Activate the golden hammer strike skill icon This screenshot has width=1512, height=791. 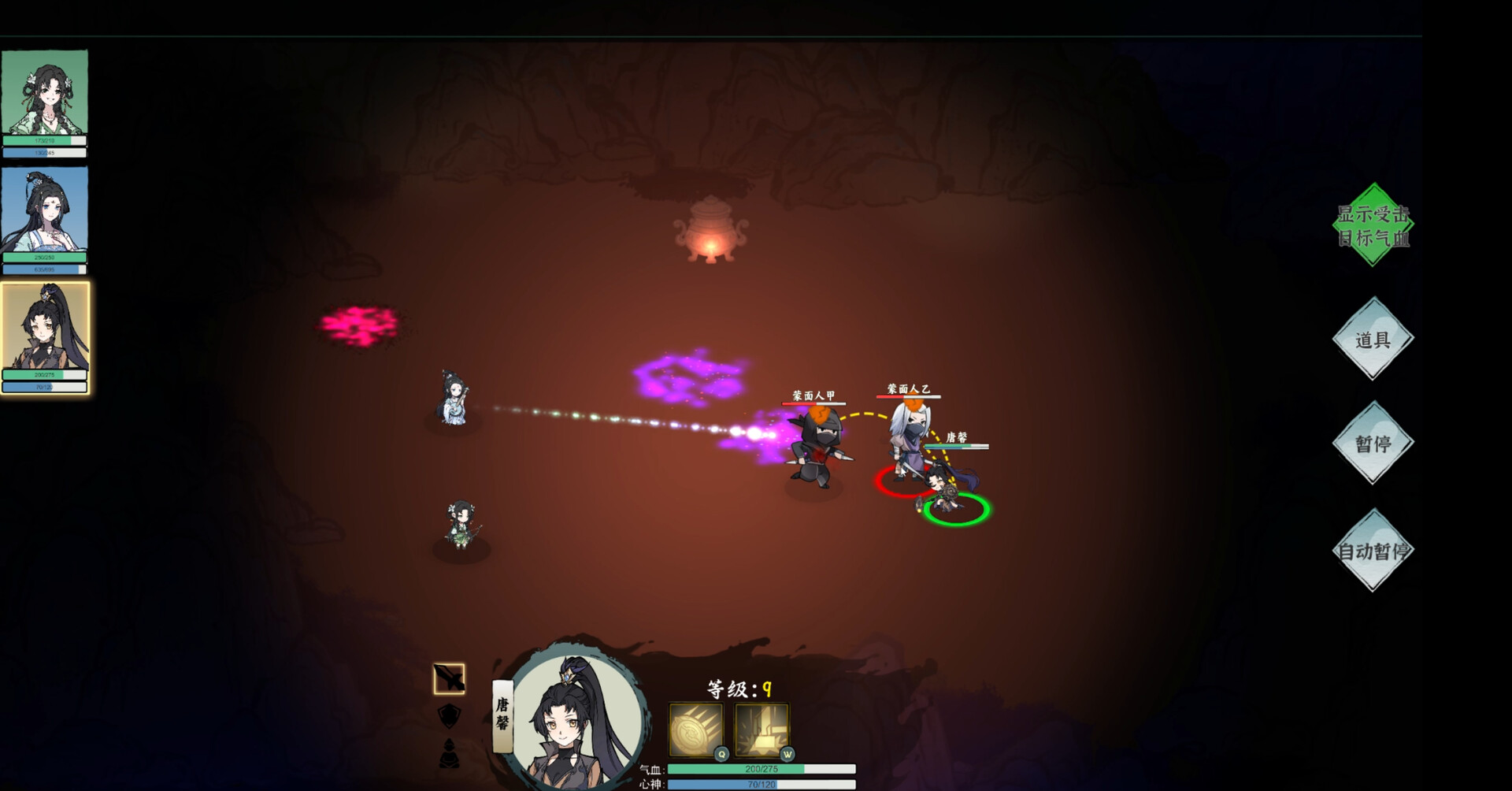(762, 730)
